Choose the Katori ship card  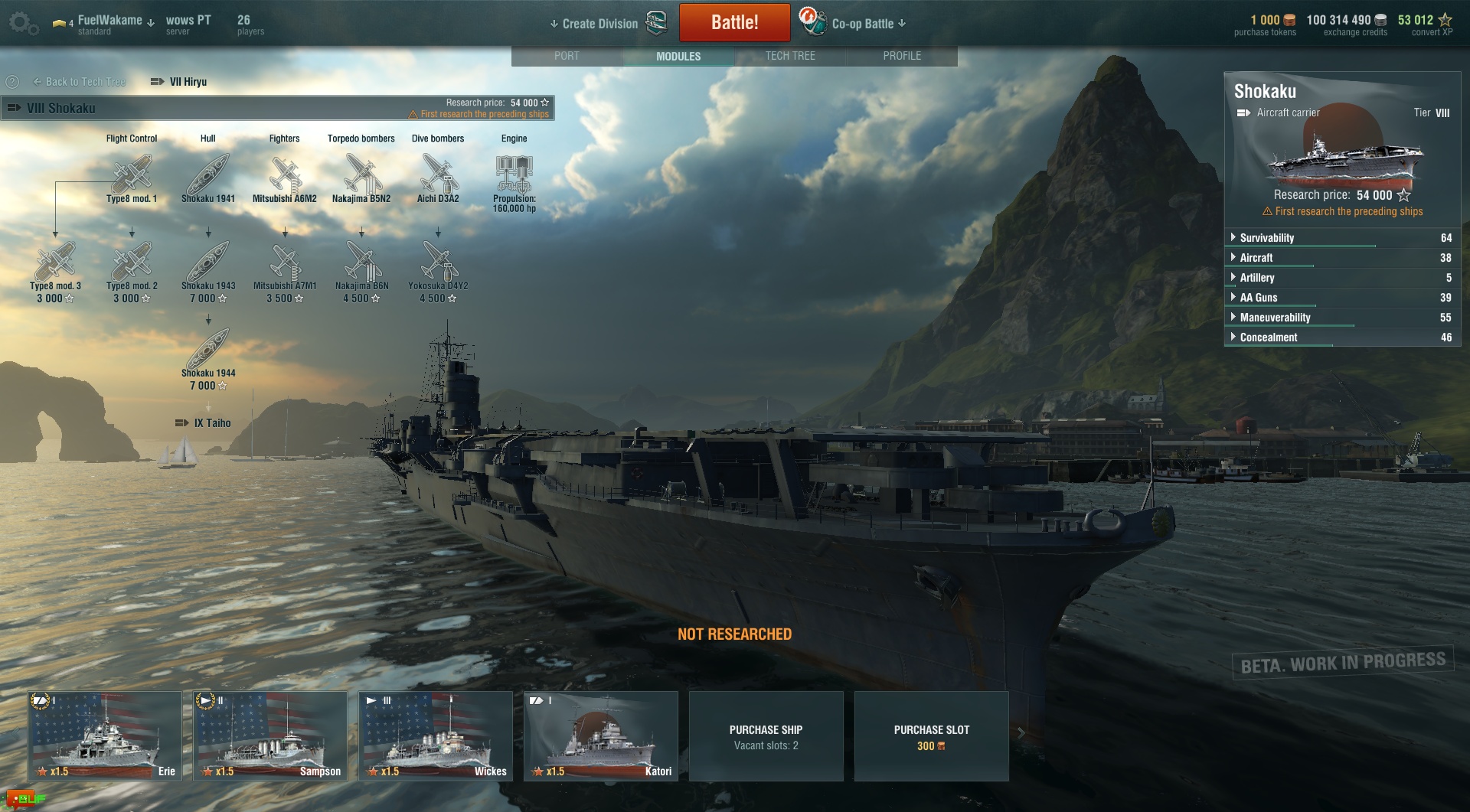click(x=601, y=735)
